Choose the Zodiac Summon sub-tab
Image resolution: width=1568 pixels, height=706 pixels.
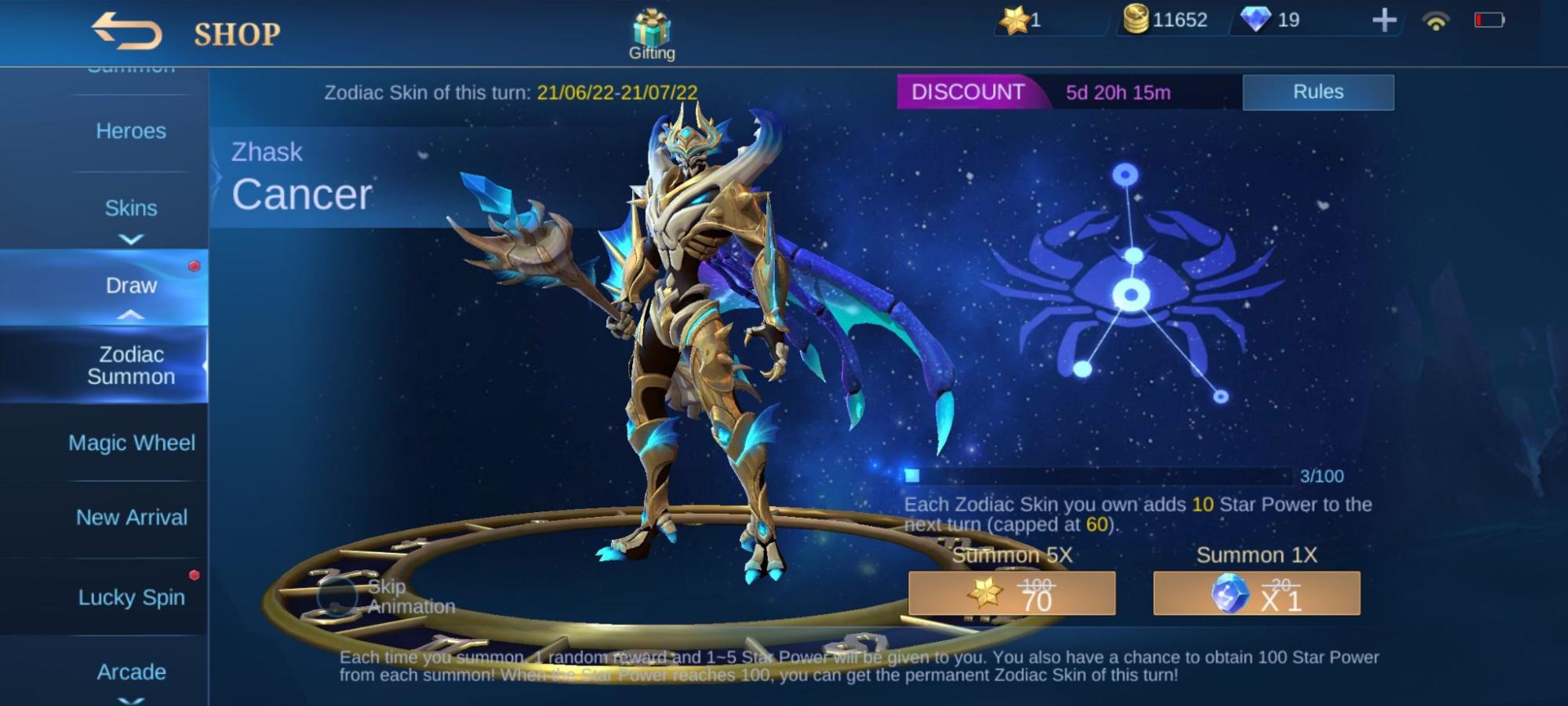coord(131,366)
